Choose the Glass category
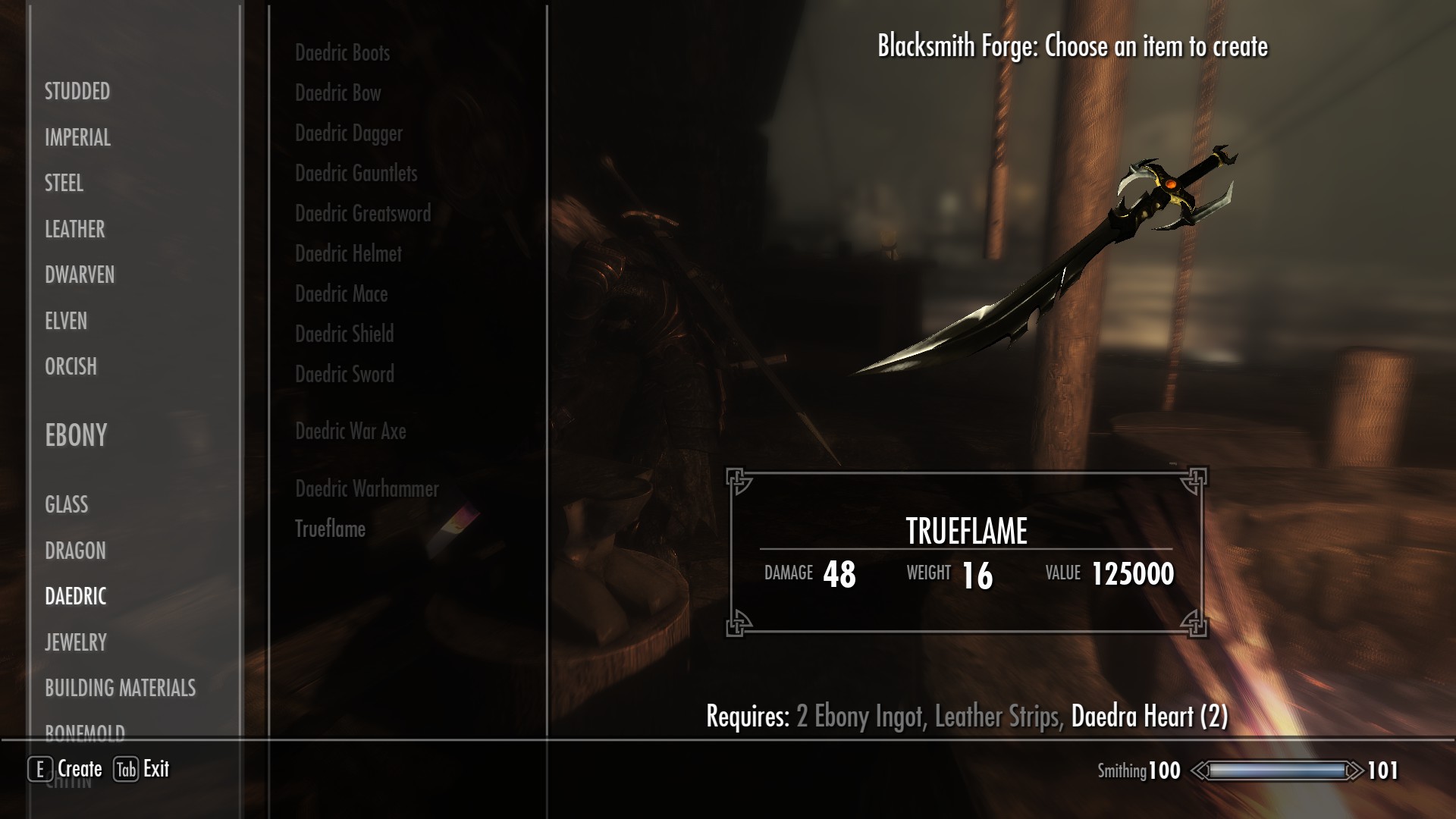Screen dimensions: 1456x819 pyautogui.click(x=66, y=504)
